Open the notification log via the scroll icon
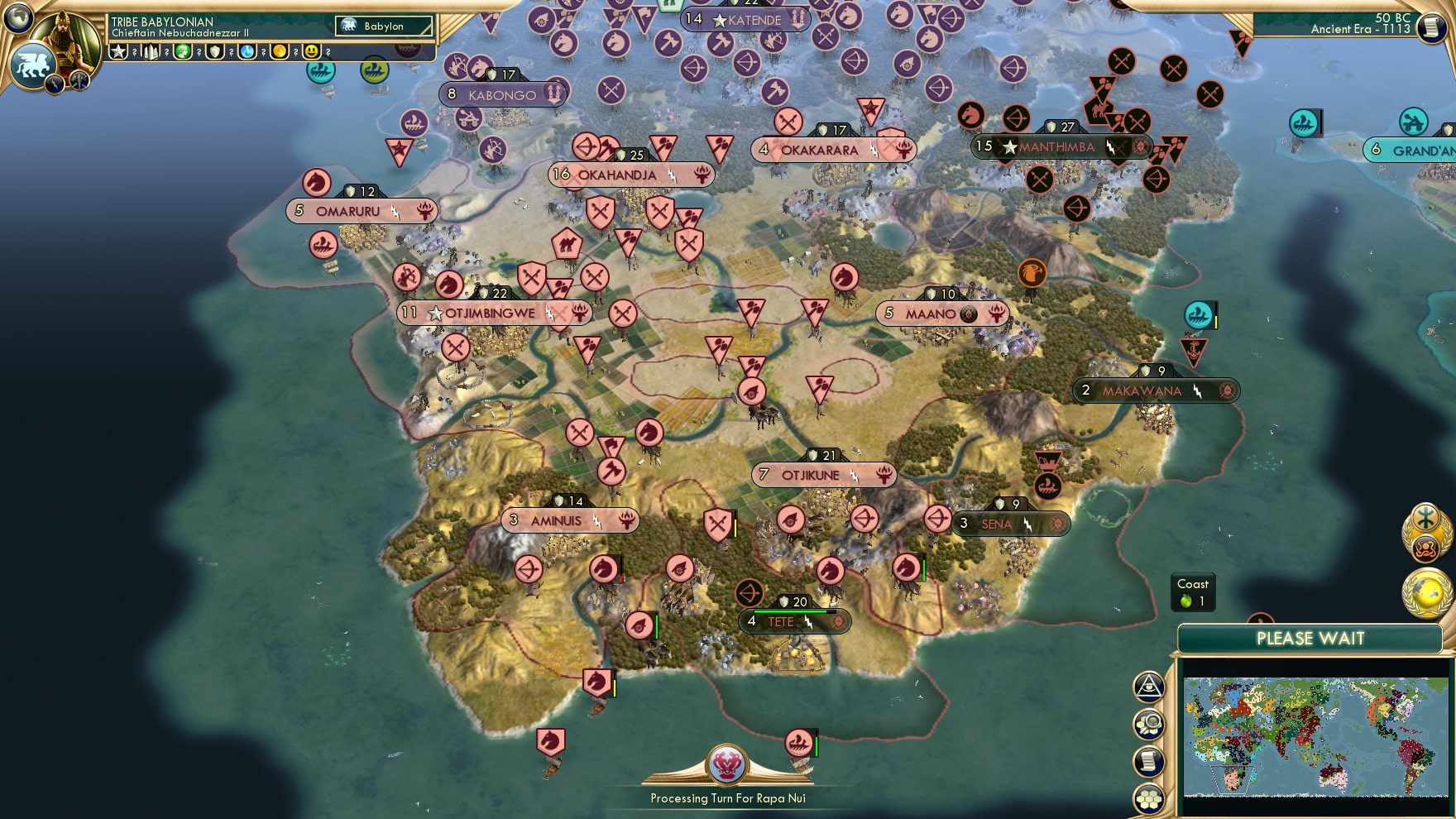The image size is (1456, 819). pyautogui.click(x=1148, y=759)
